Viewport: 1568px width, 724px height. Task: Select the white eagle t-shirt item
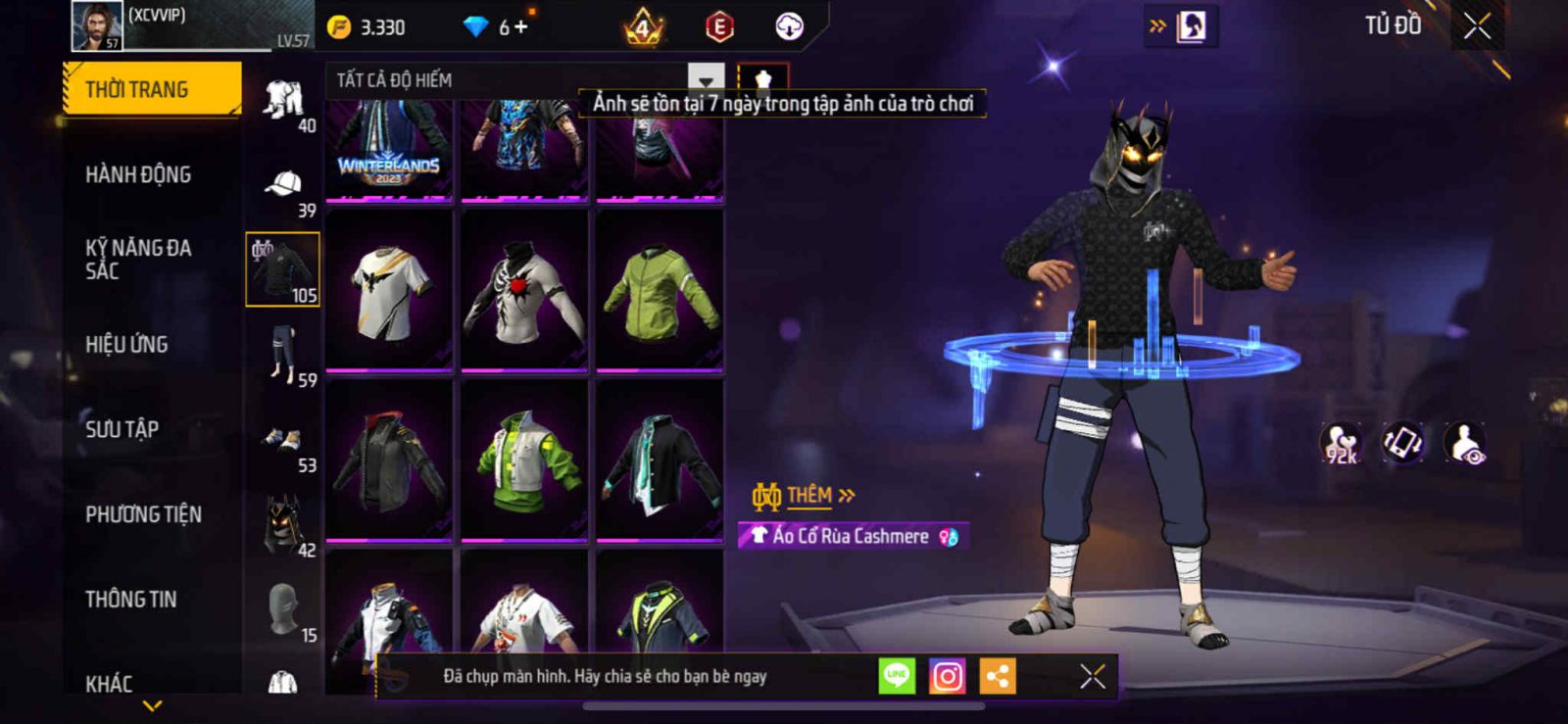389,291
